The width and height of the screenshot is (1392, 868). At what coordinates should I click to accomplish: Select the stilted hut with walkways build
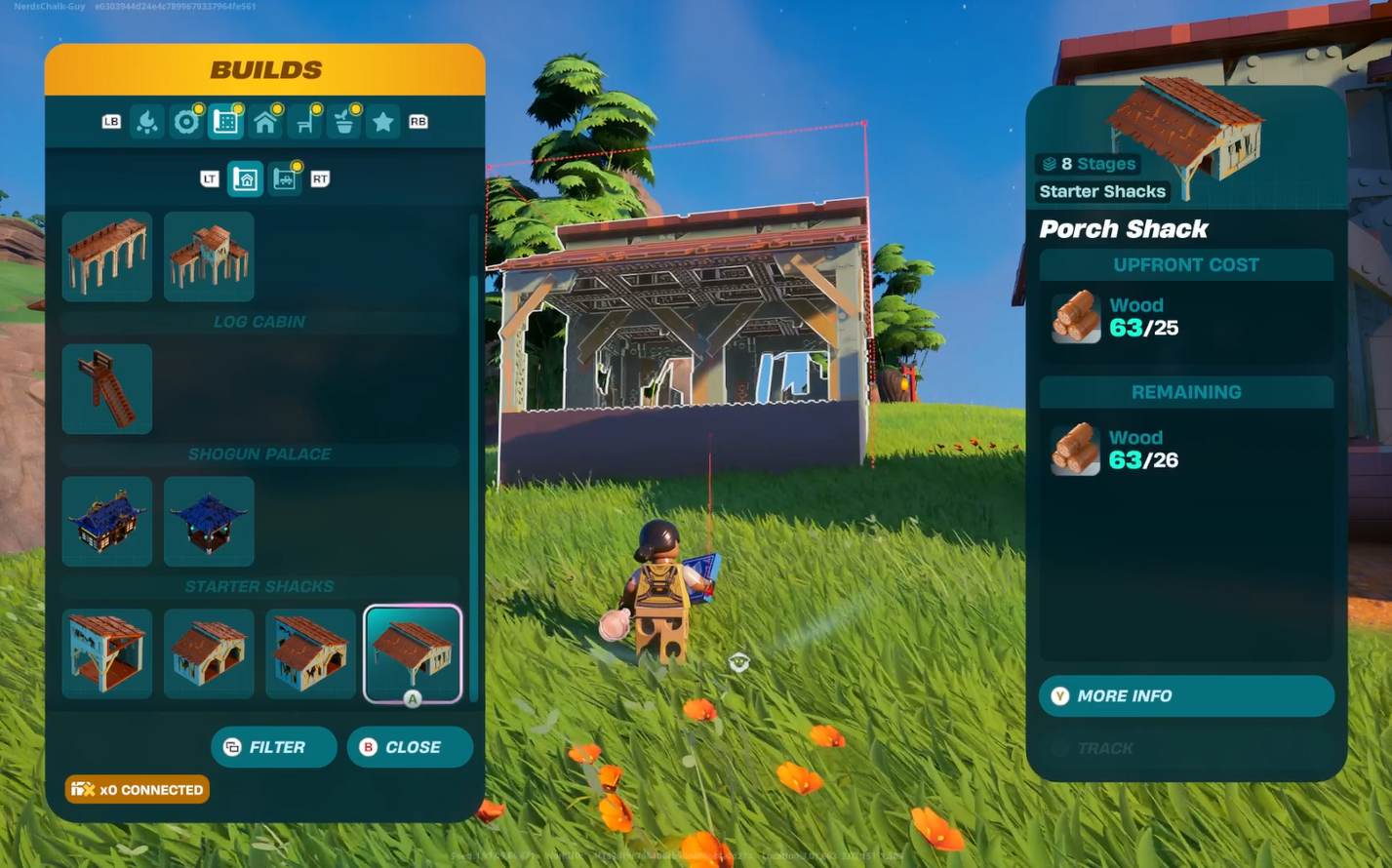(209, 256)
